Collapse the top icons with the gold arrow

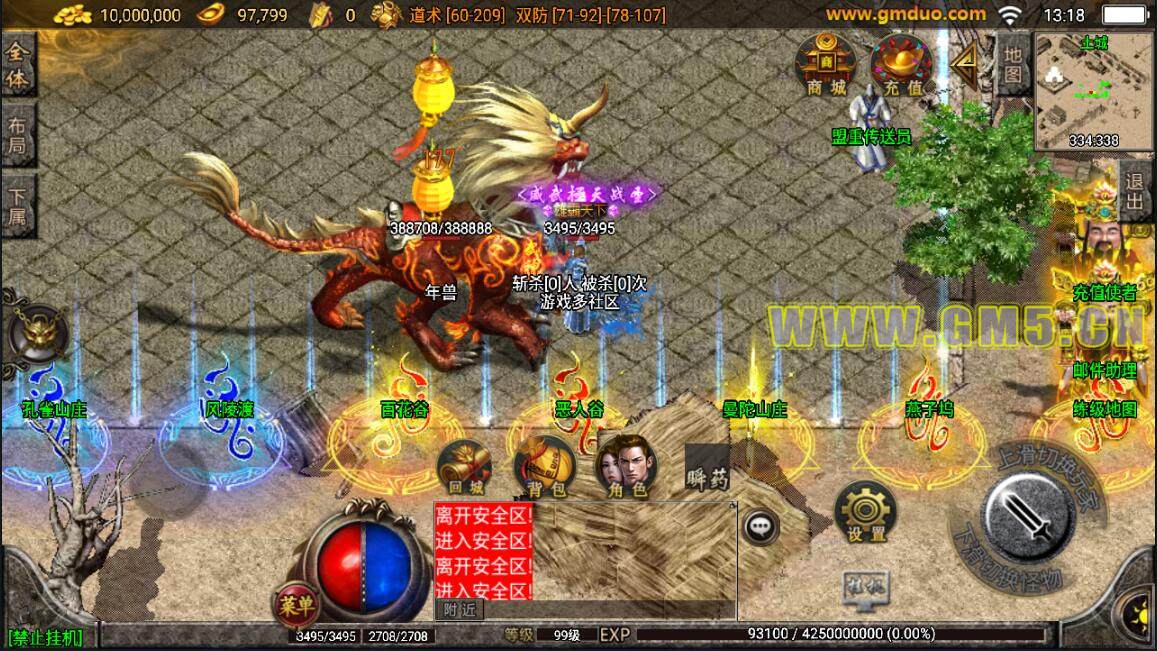click(966, 65)
